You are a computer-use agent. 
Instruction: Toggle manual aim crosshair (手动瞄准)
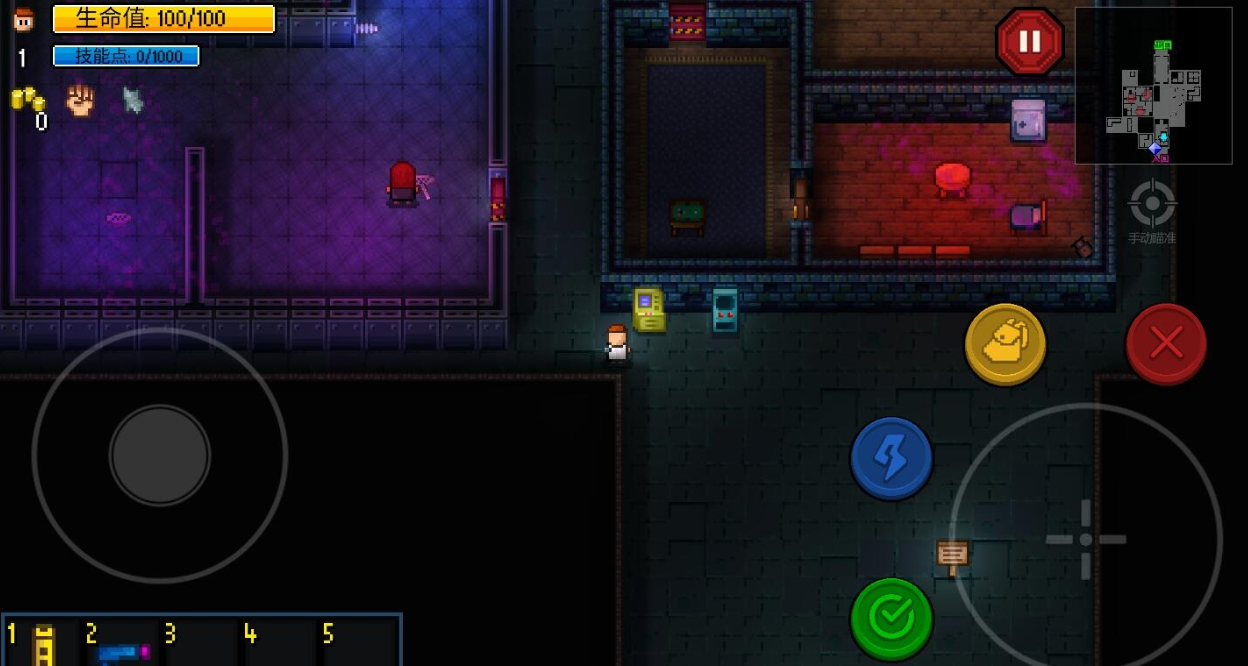tap(1151, 208)
